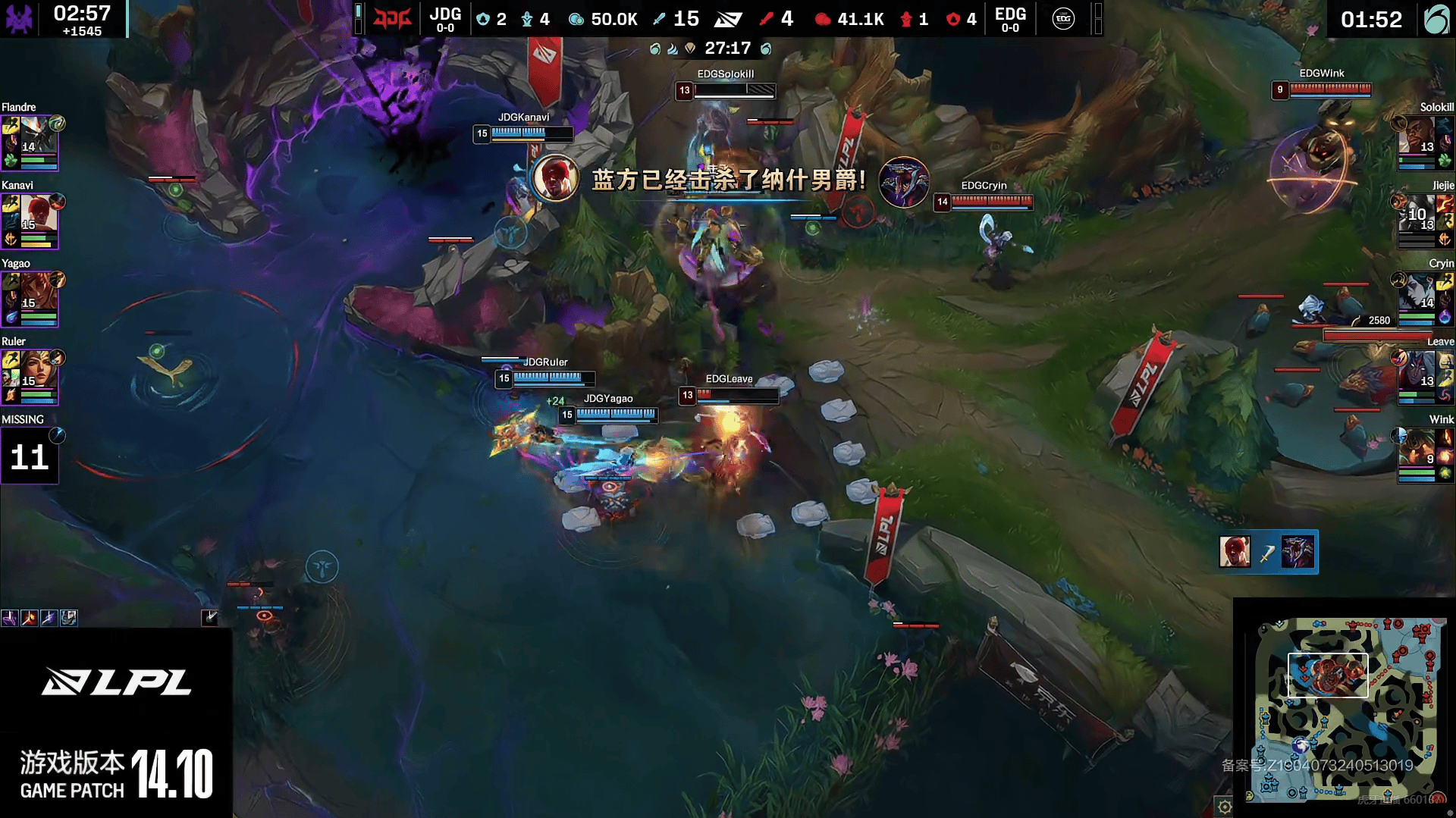The width and height of the screenshot is (1456, 818).
Task: Click the kill feed notification entry
Action: click(x=1268, y=552)
